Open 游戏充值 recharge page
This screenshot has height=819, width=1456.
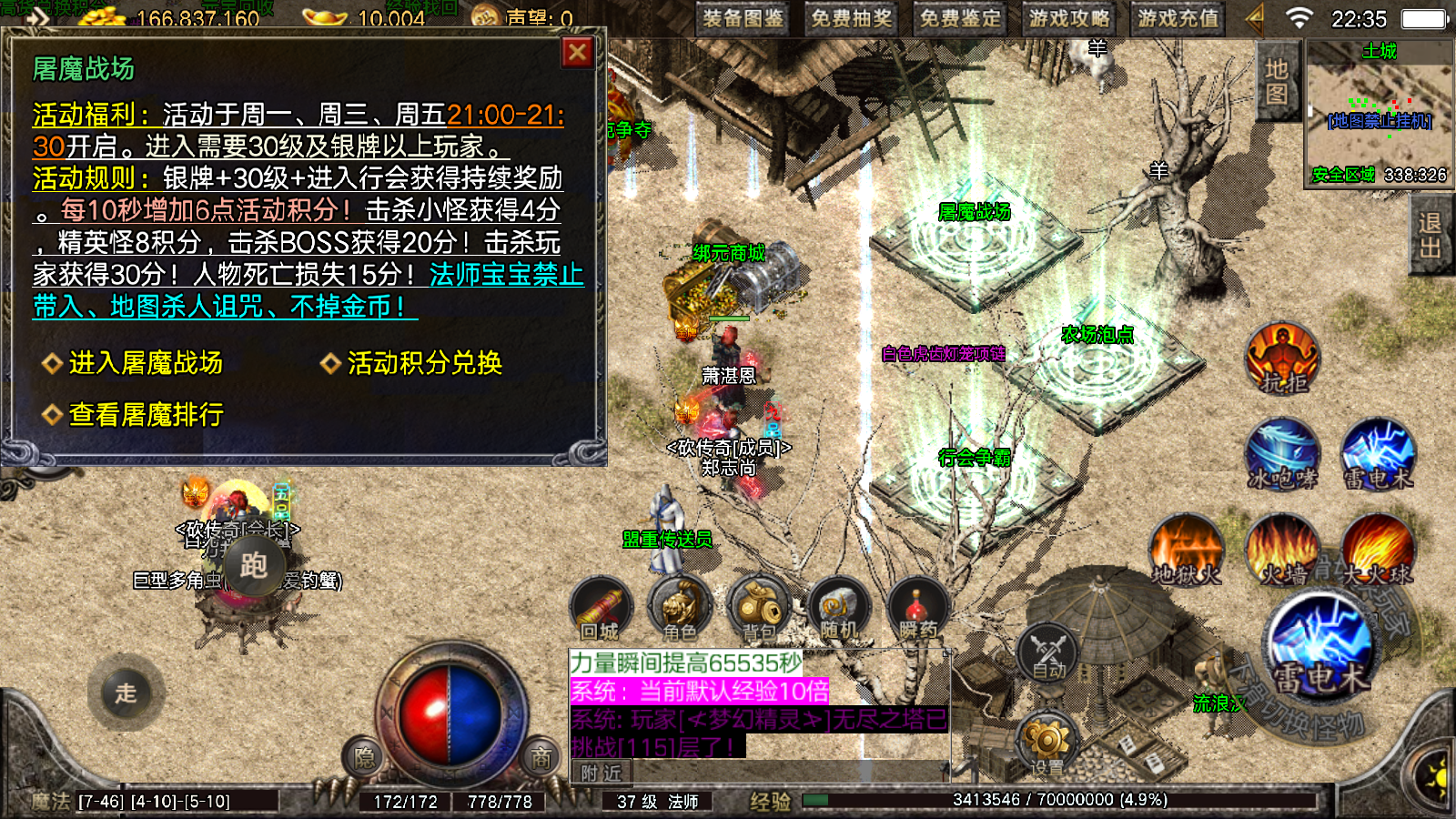pyautogui.click(x=1178, y=19)
